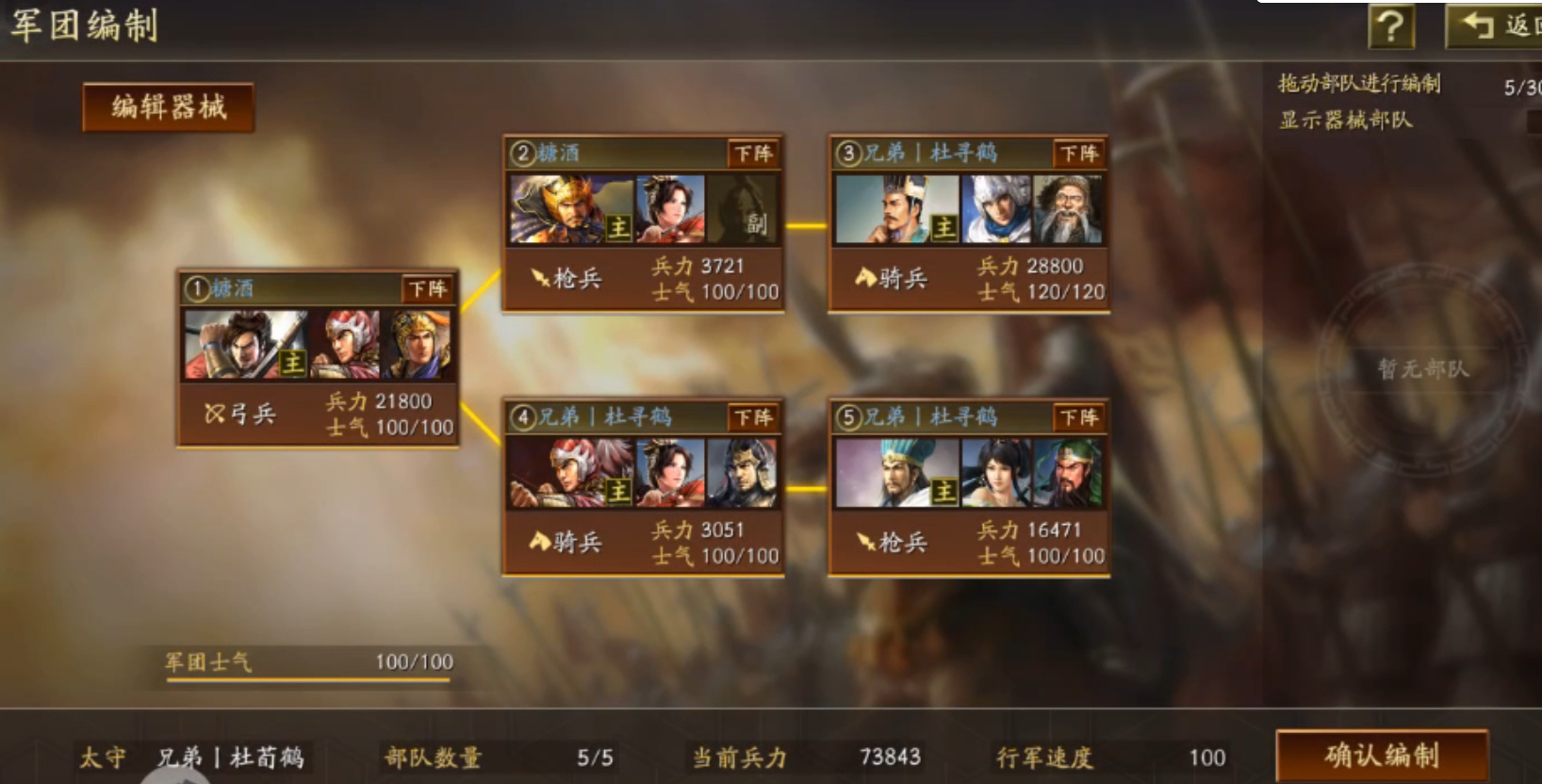Click the 枪兵 spear icon on unit 5

(x=866, y=541)
